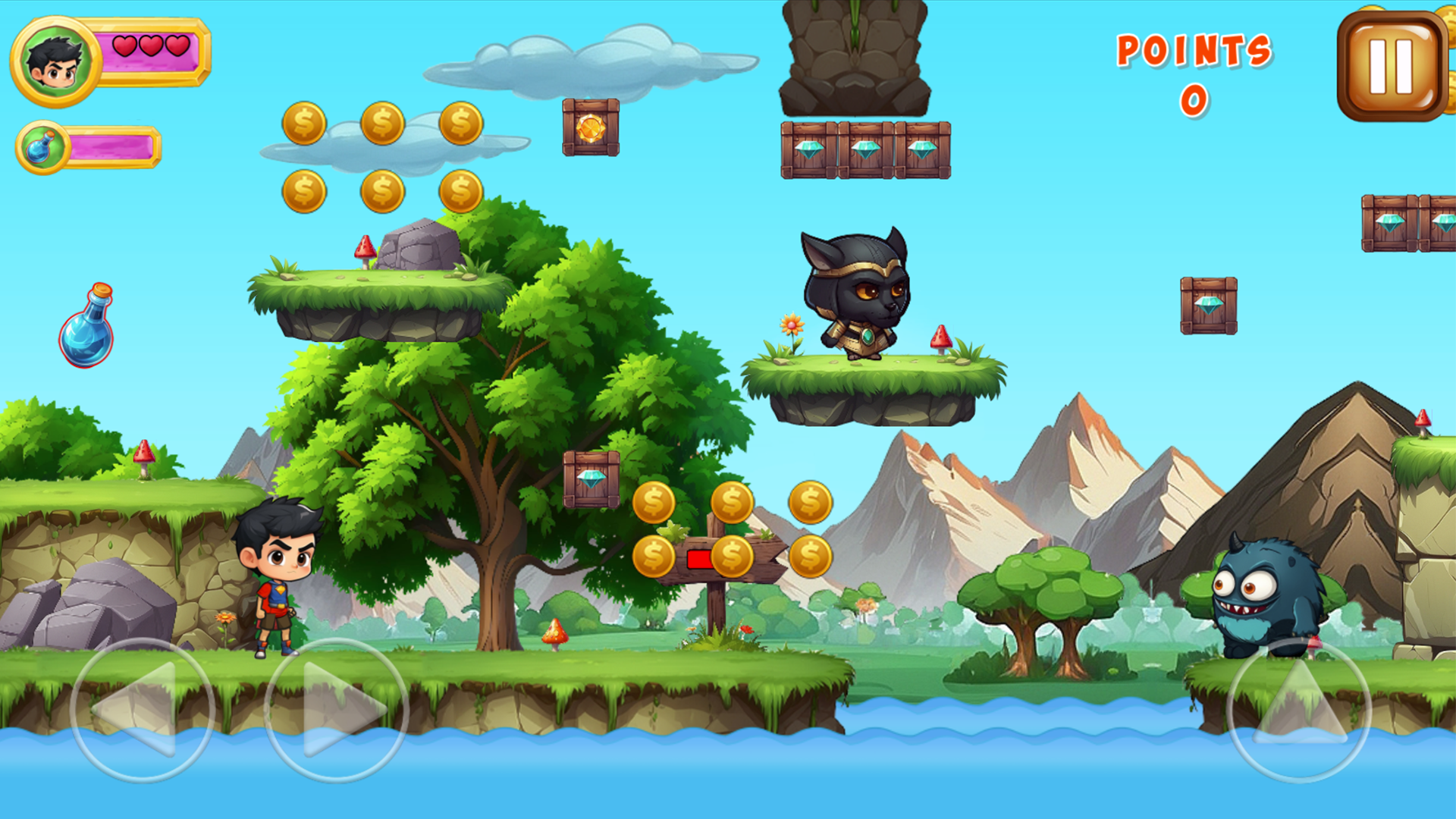This screenshot has width=1456, height=819.
Task: Tap the right arrow move button
Action: coord(336,710)
